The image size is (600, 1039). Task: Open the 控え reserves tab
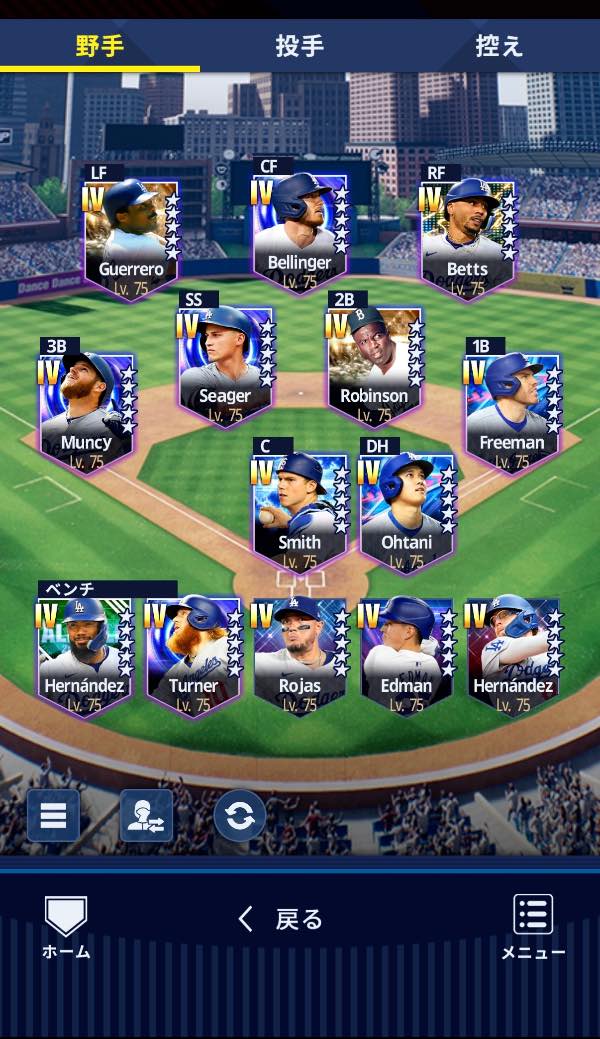[x=499, y=46]
